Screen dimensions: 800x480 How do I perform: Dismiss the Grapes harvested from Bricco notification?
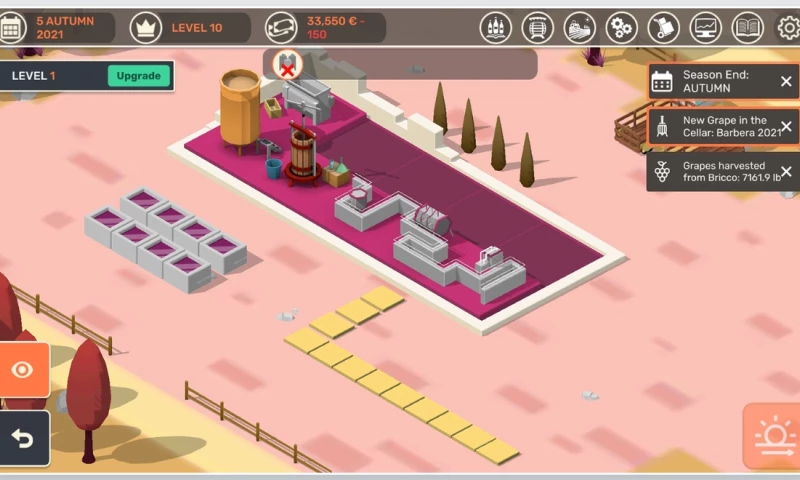tap(786, 171)
